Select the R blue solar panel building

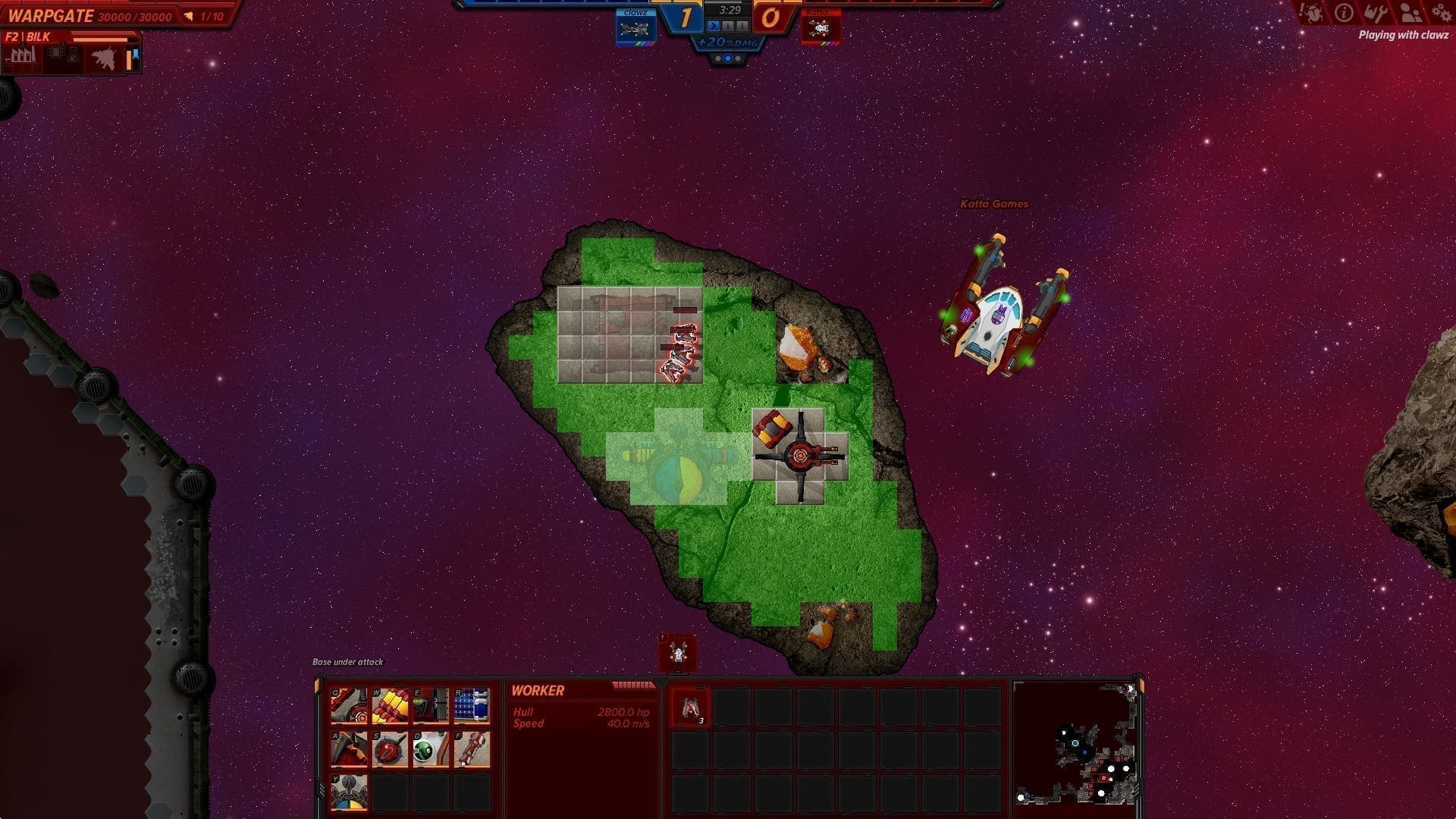(x=472, y=707)
